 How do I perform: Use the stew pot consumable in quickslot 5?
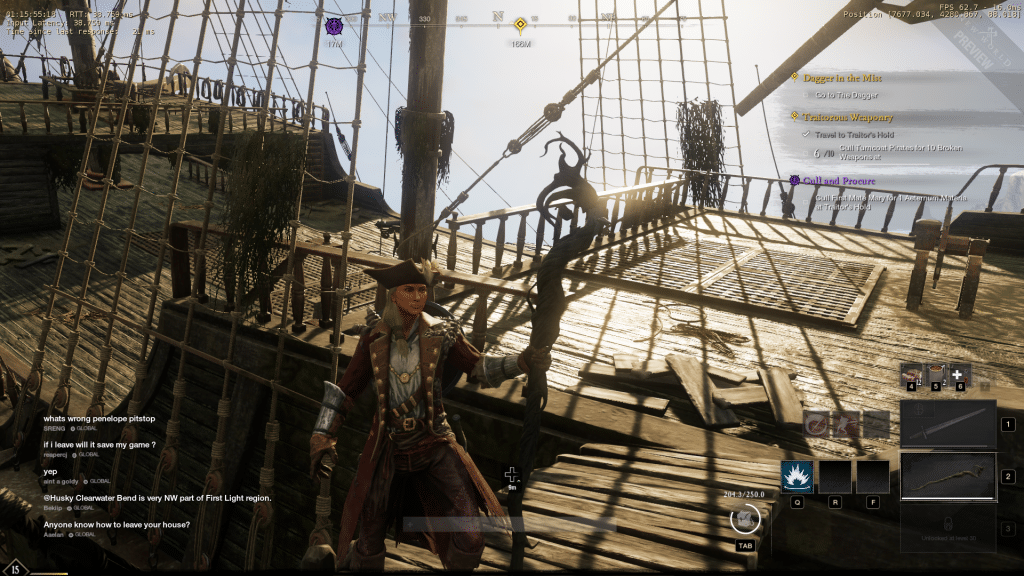click(x=936, y=373)
